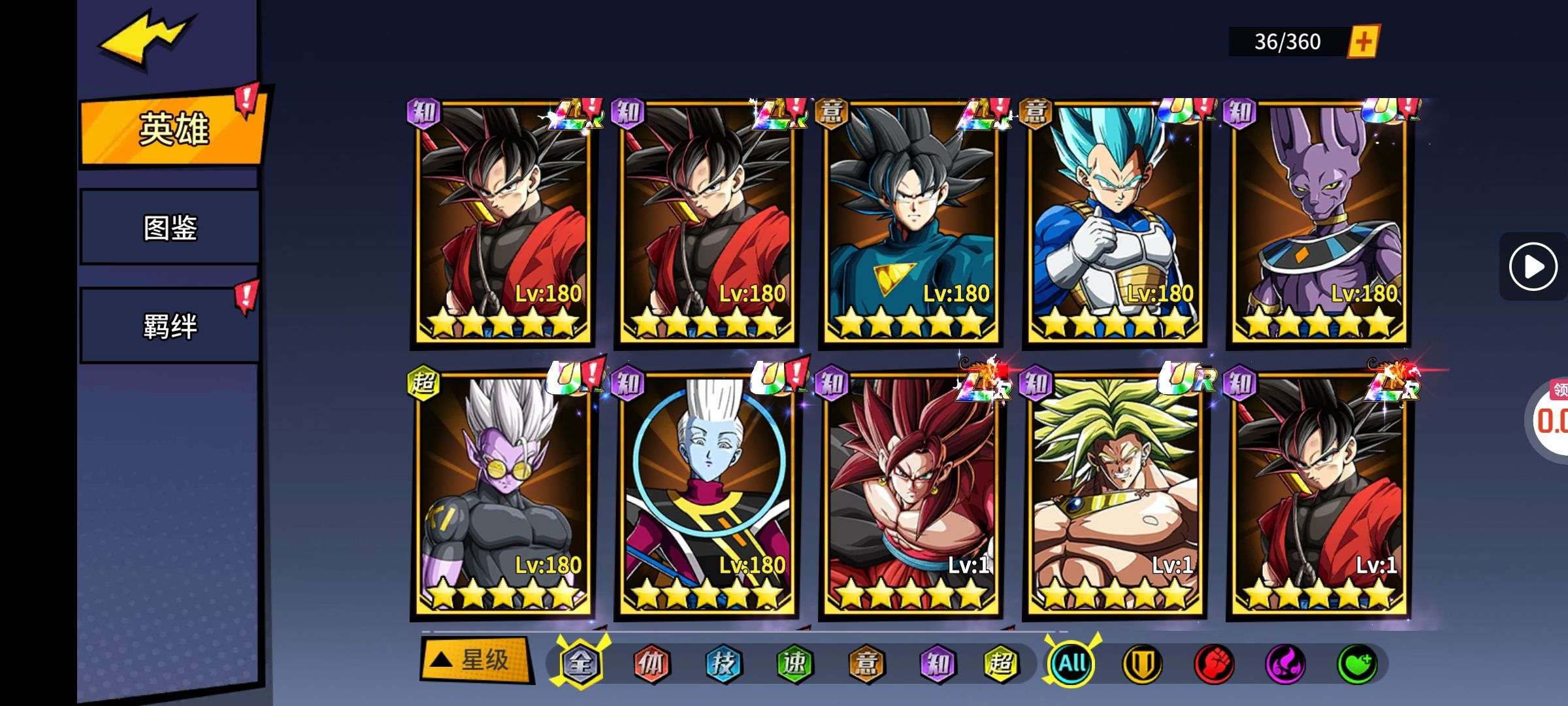The height and width of the screenshot is (706, 1568).
Task: Expand hero capacity with the plus button
Action: point(1364,42)
